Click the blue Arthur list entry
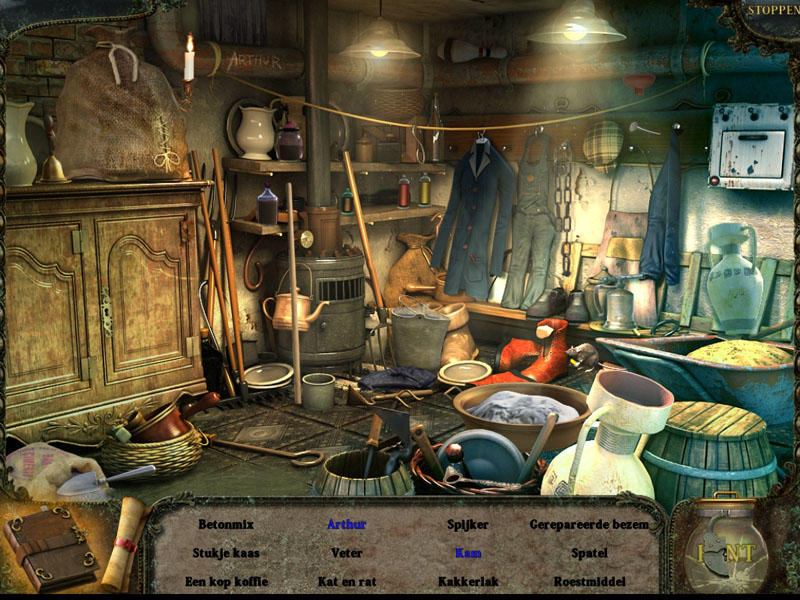Screen dimensions: 800x600 [x=346, y=524]
